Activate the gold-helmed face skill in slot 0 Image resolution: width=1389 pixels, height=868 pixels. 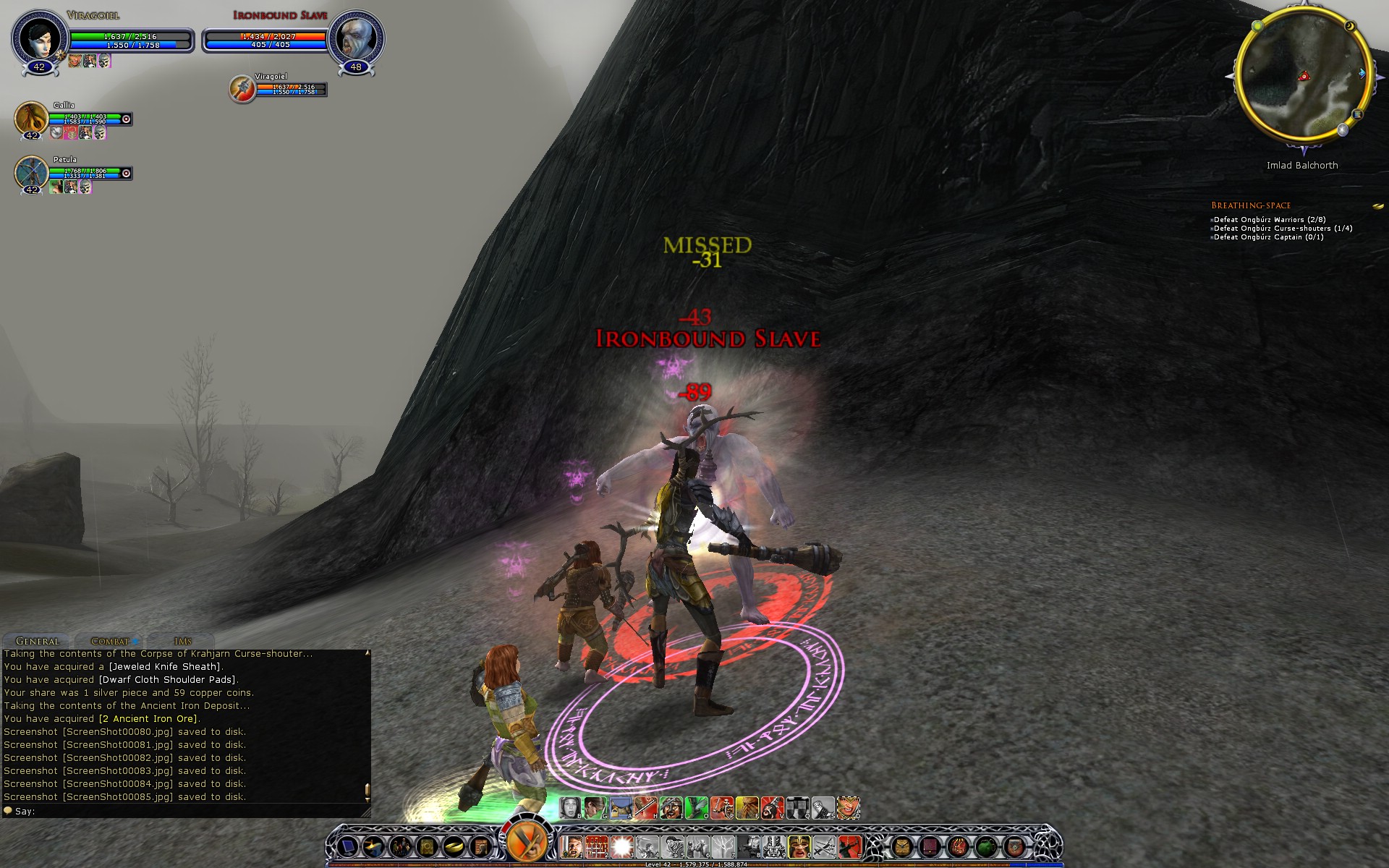click(799, 845)
